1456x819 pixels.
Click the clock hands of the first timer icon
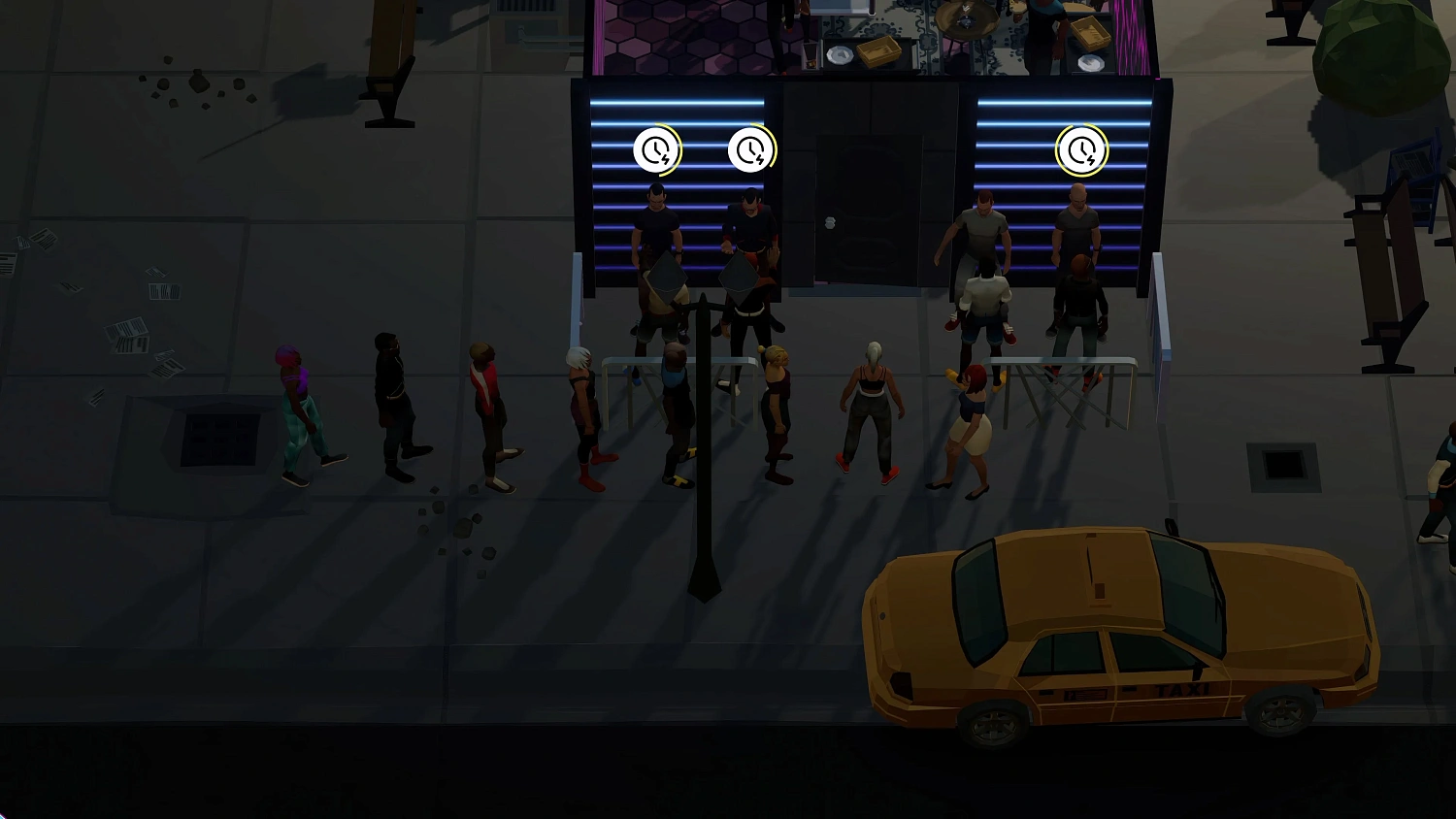coord(656,147)
